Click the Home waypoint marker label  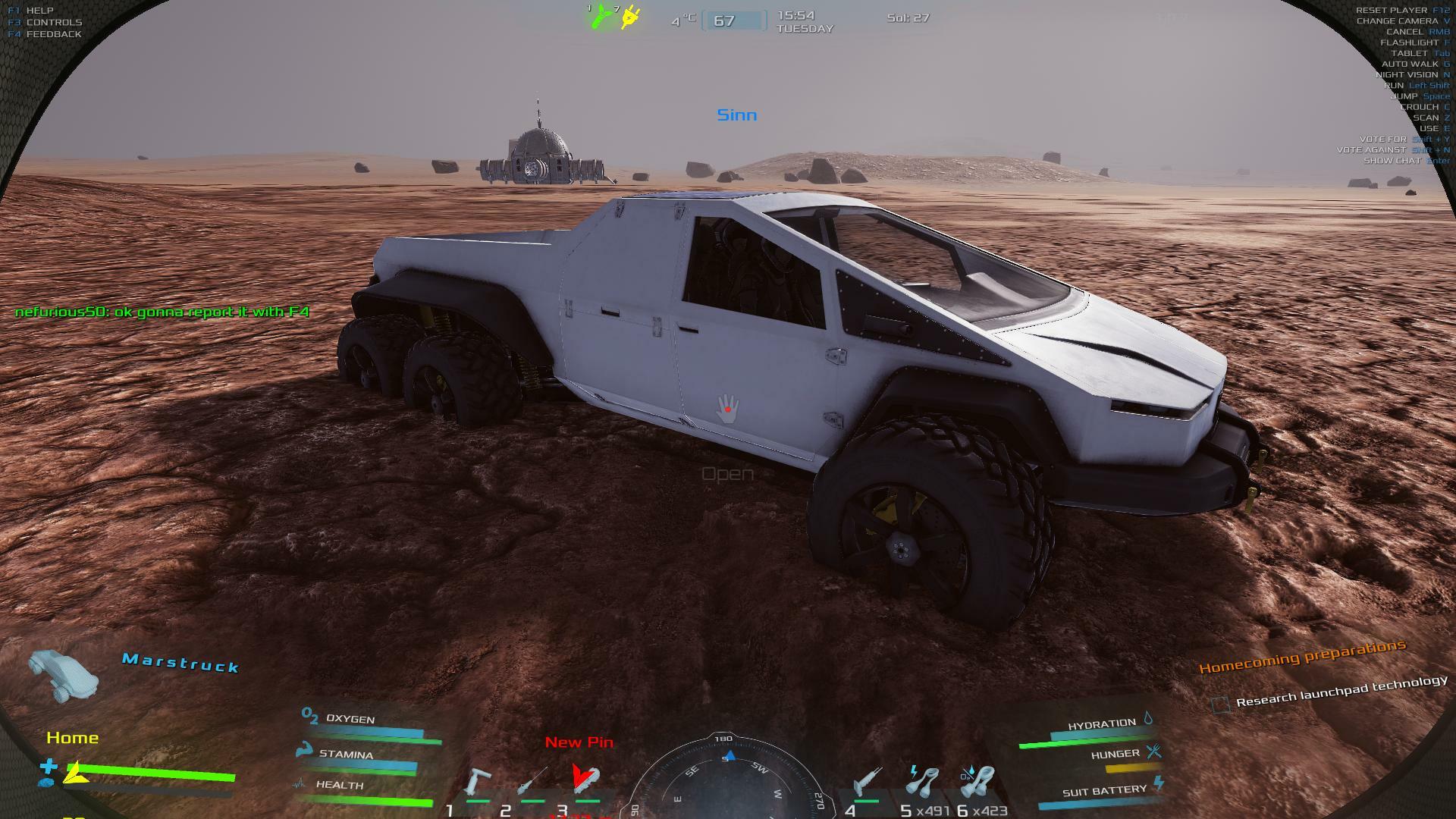72,738
